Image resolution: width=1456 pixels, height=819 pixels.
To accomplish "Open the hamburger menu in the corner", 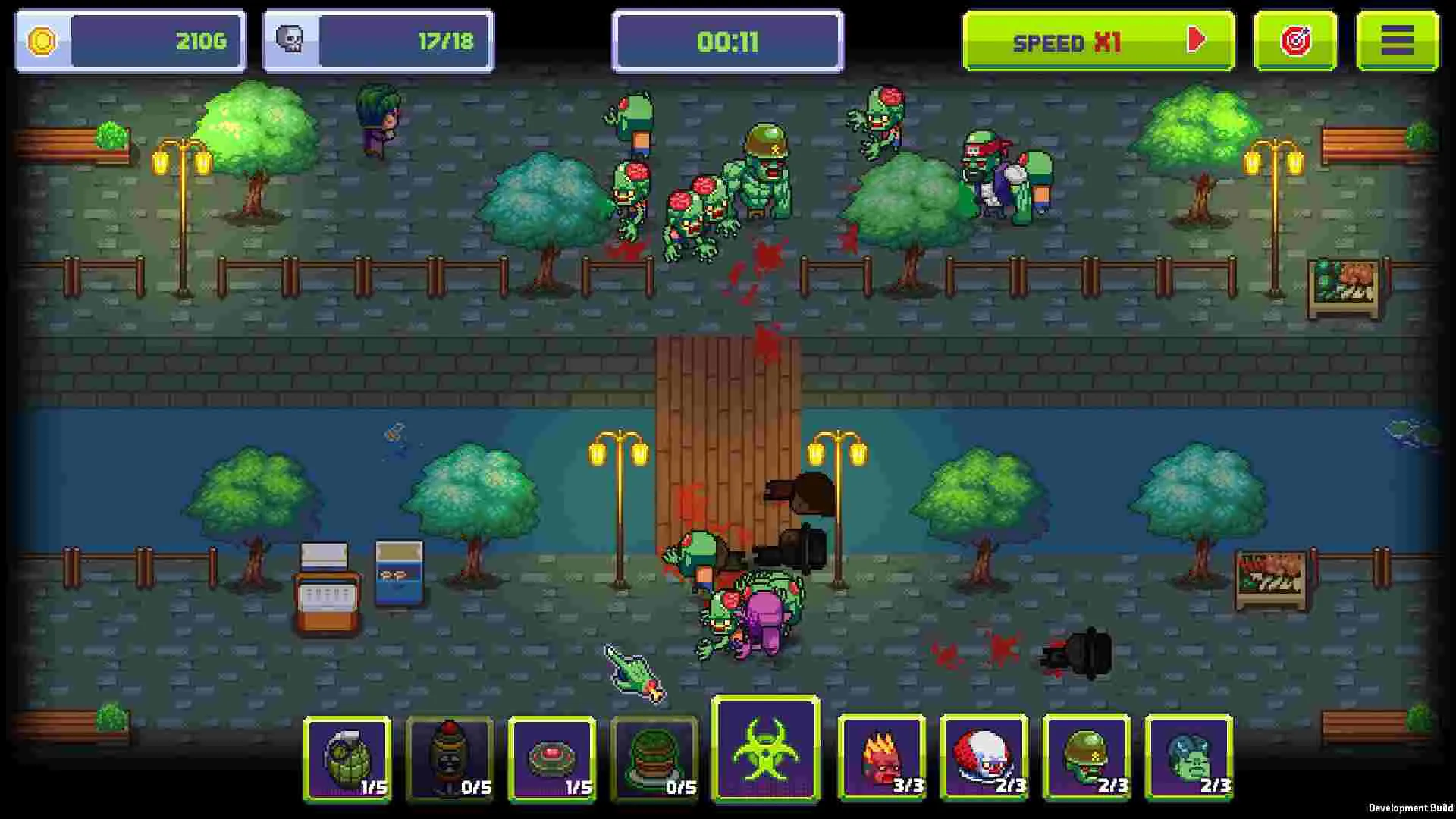I will pyautogui.click(x=1399, y=41).
